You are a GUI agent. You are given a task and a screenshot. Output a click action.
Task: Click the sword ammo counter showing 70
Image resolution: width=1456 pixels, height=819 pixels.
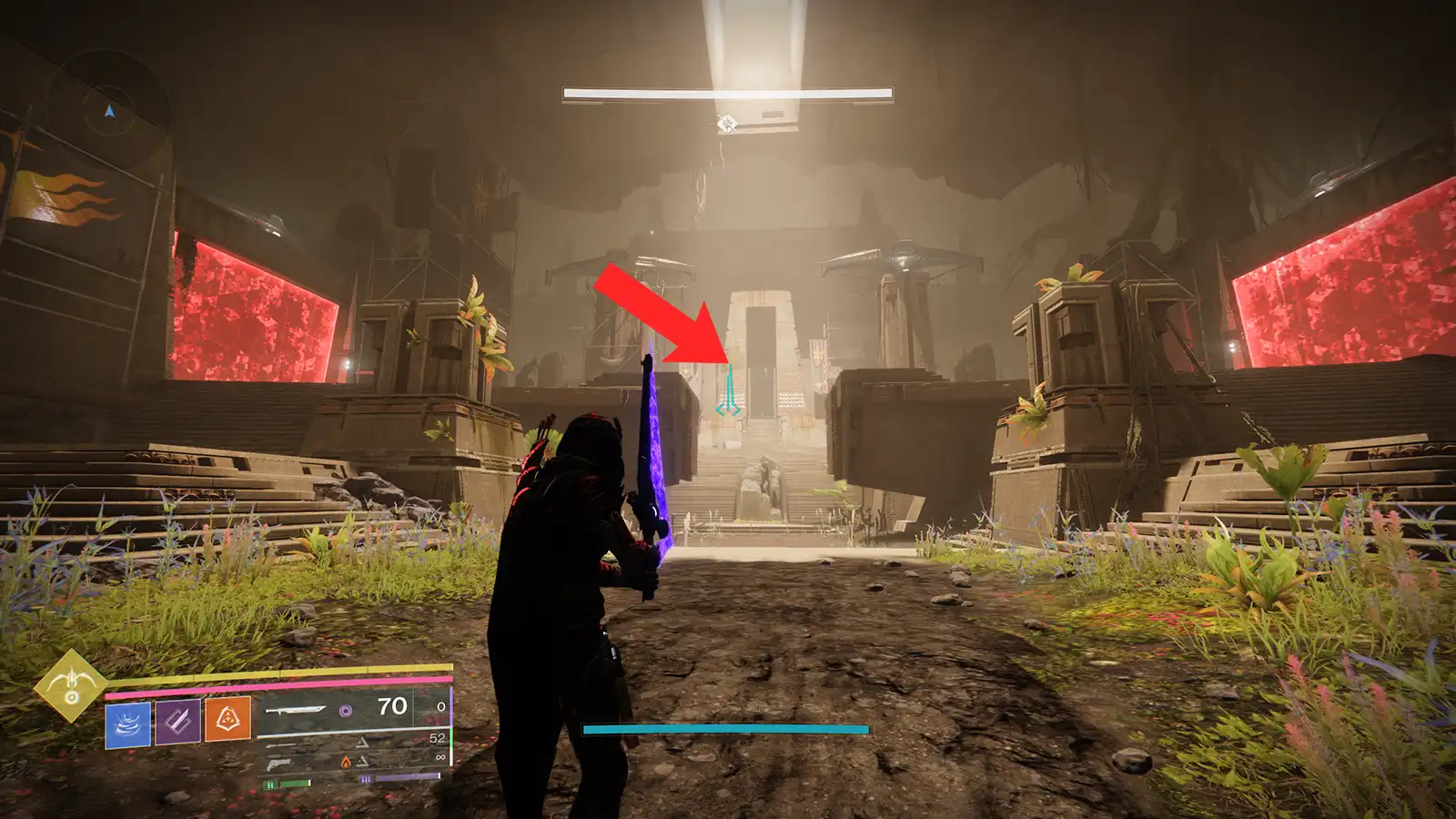(391, 705)
